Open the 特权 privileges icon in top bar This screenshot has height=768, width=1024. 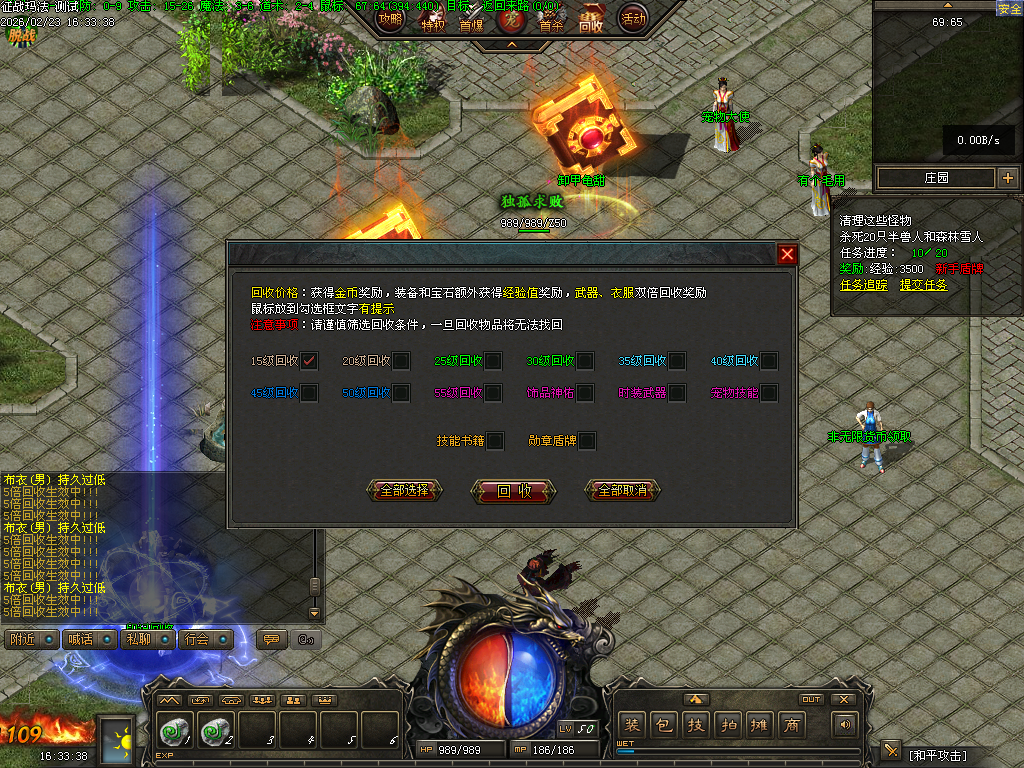(x=432, y=22)
